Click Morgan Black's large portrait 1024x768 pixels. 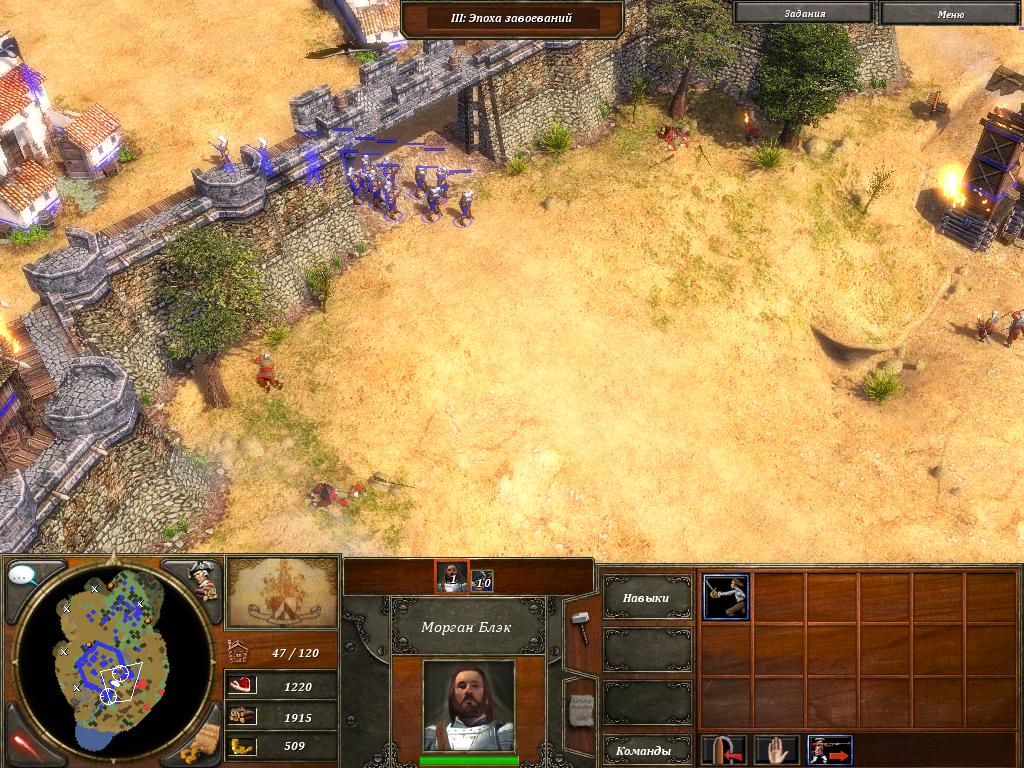click(468, 705)
